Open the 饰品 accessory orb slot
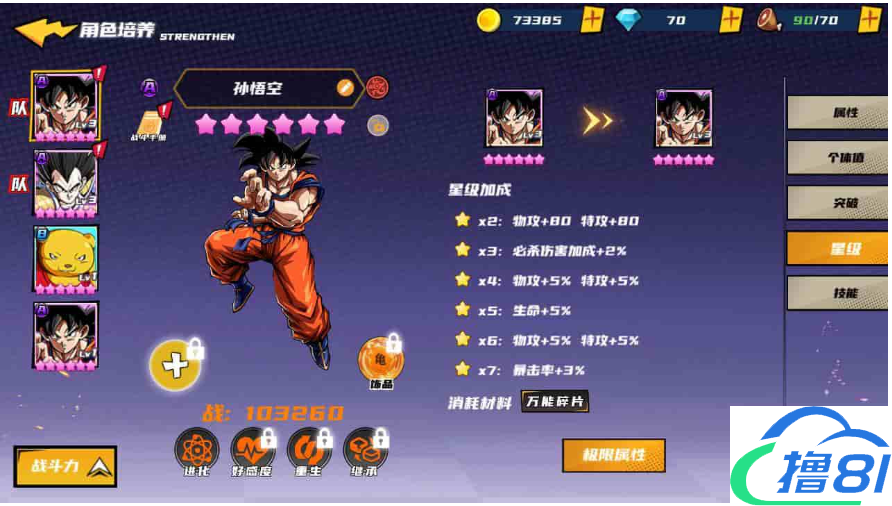Image resolution: width=892 pixels, height=506 pixels. pos(381,360)
